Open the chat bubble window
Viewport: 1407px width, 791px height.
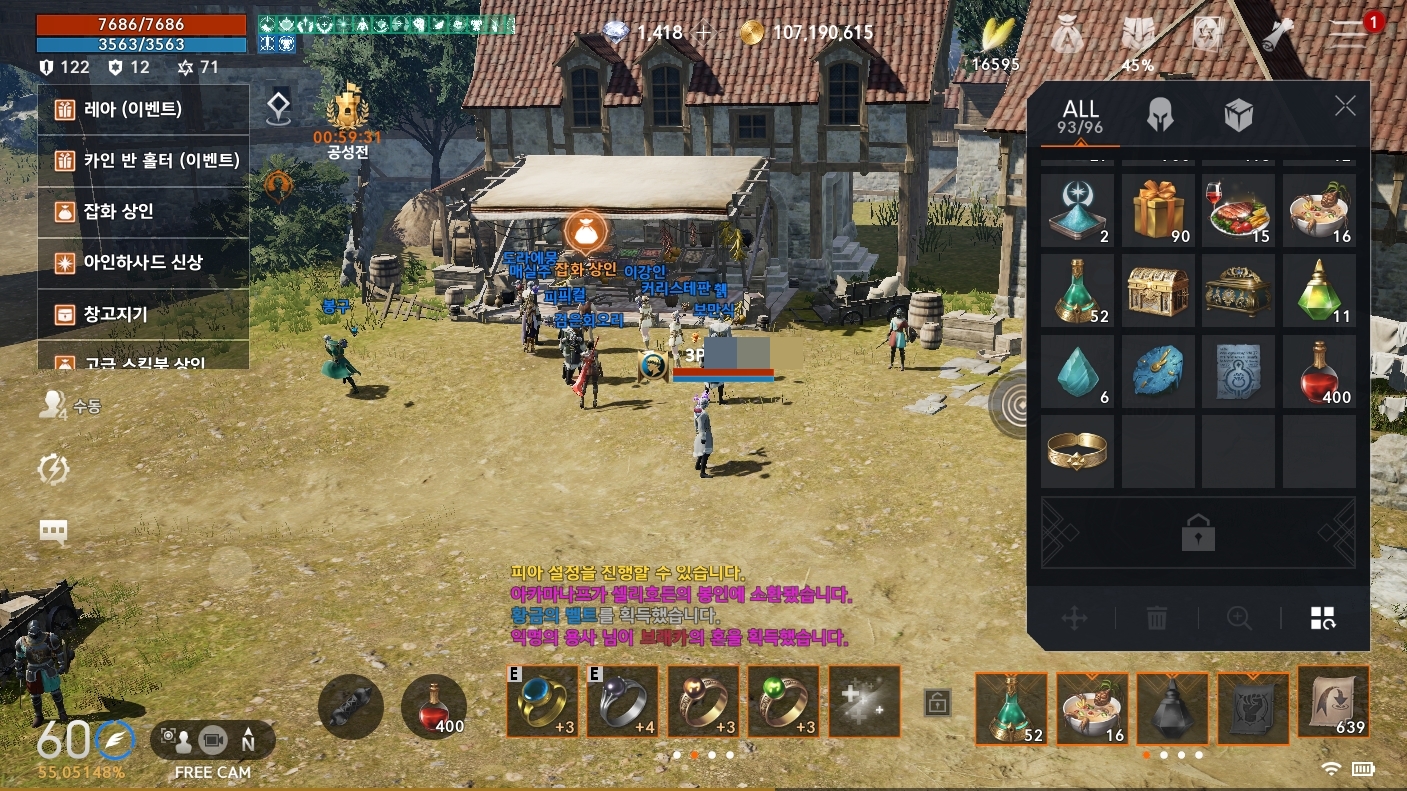tap(54, 531)
